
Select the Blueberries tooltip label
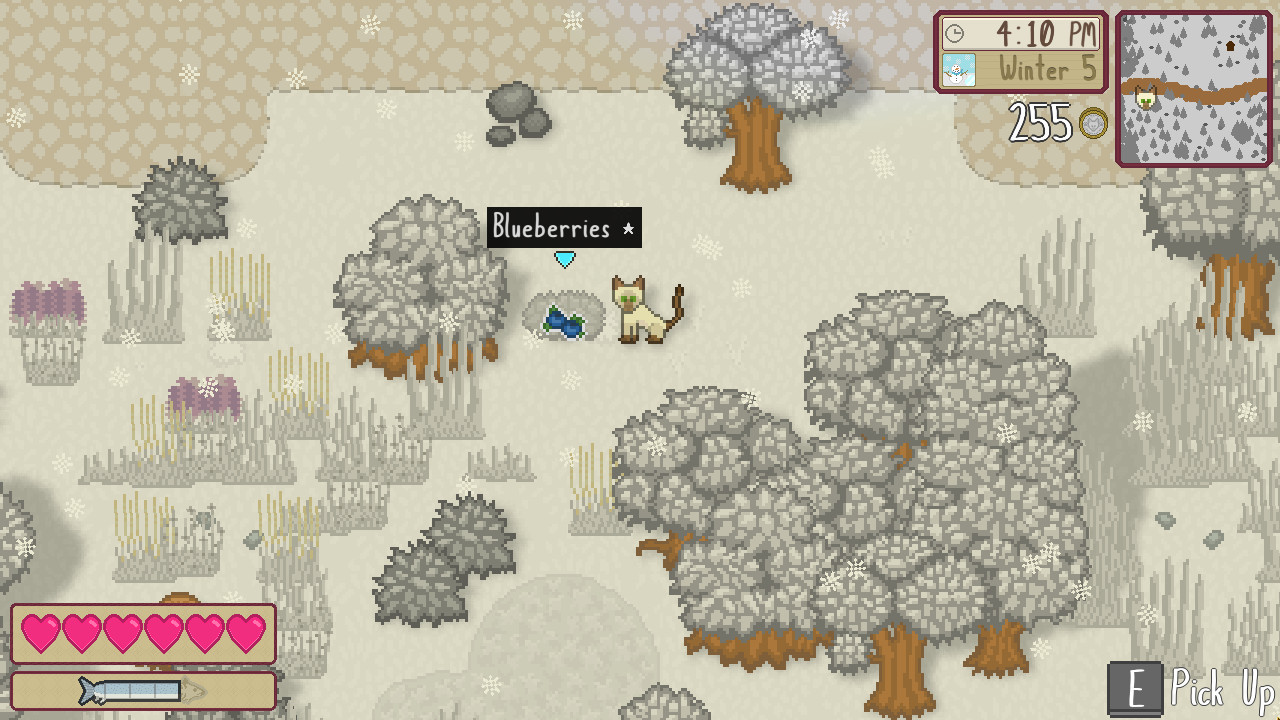coord(551,228)
